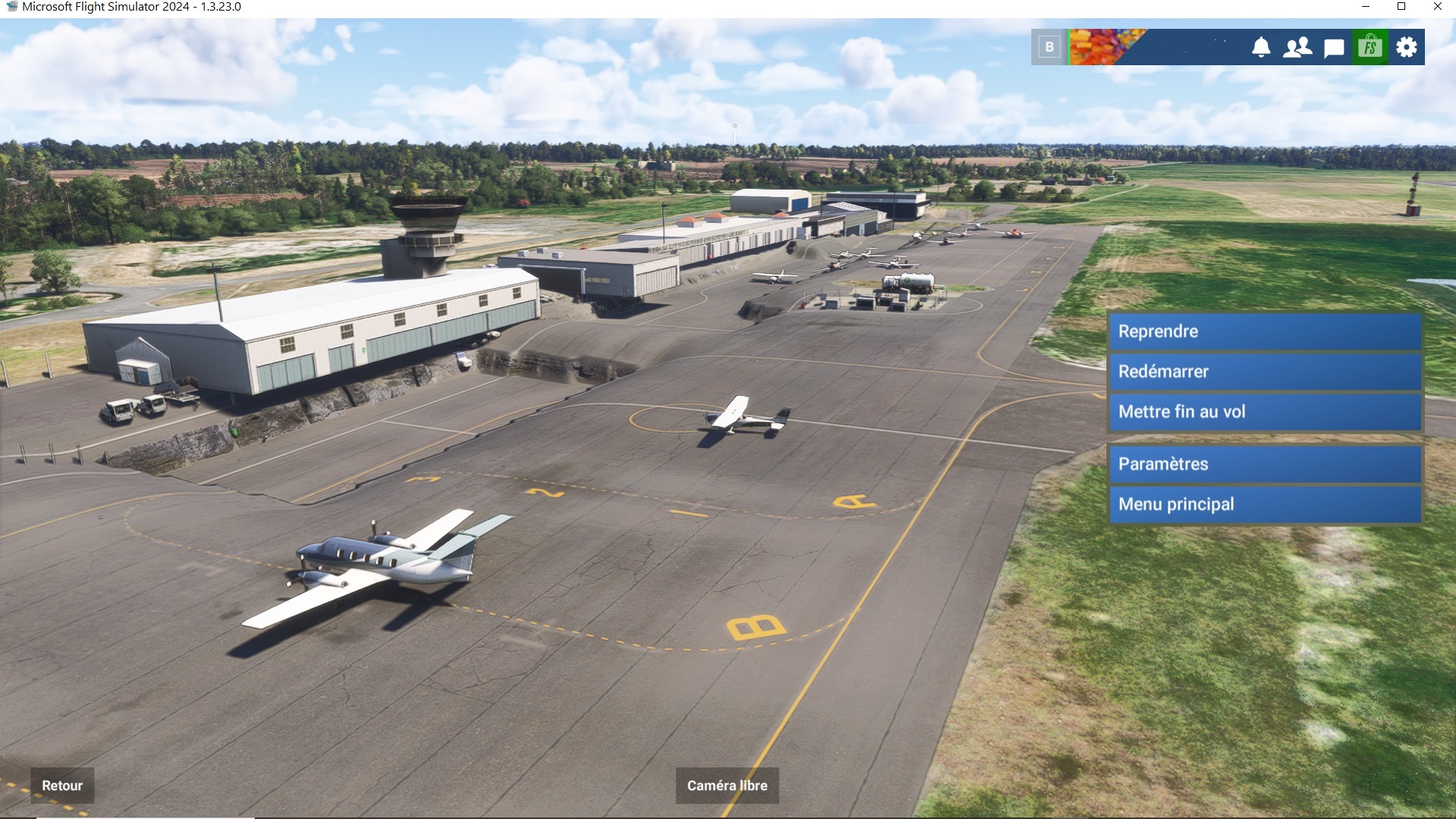Go to Menu principal
Screen dimensions: 1456x819
click(1264, 504)
